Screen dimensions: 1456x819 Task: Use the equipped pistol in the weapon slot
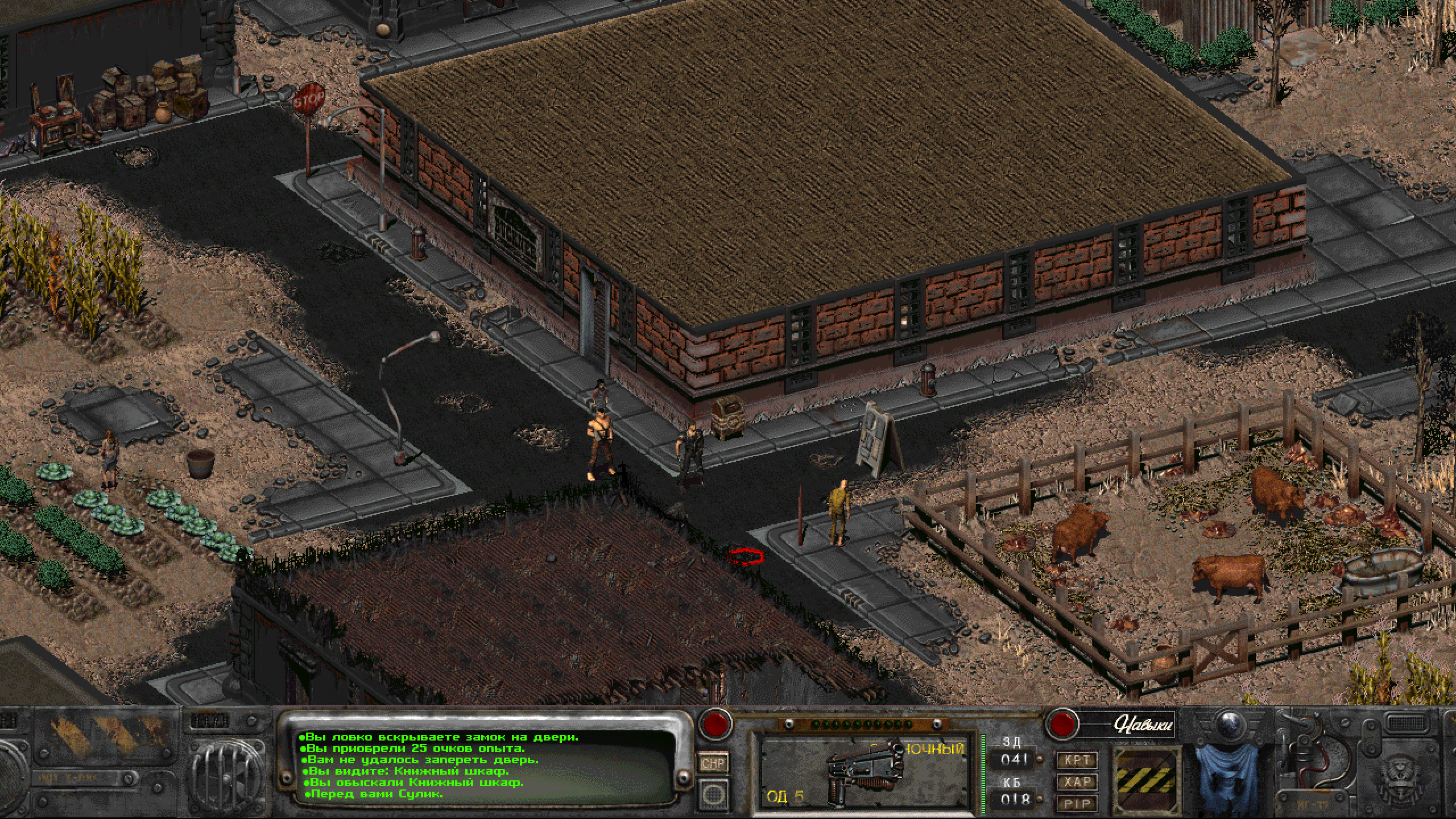click(863, 771)
